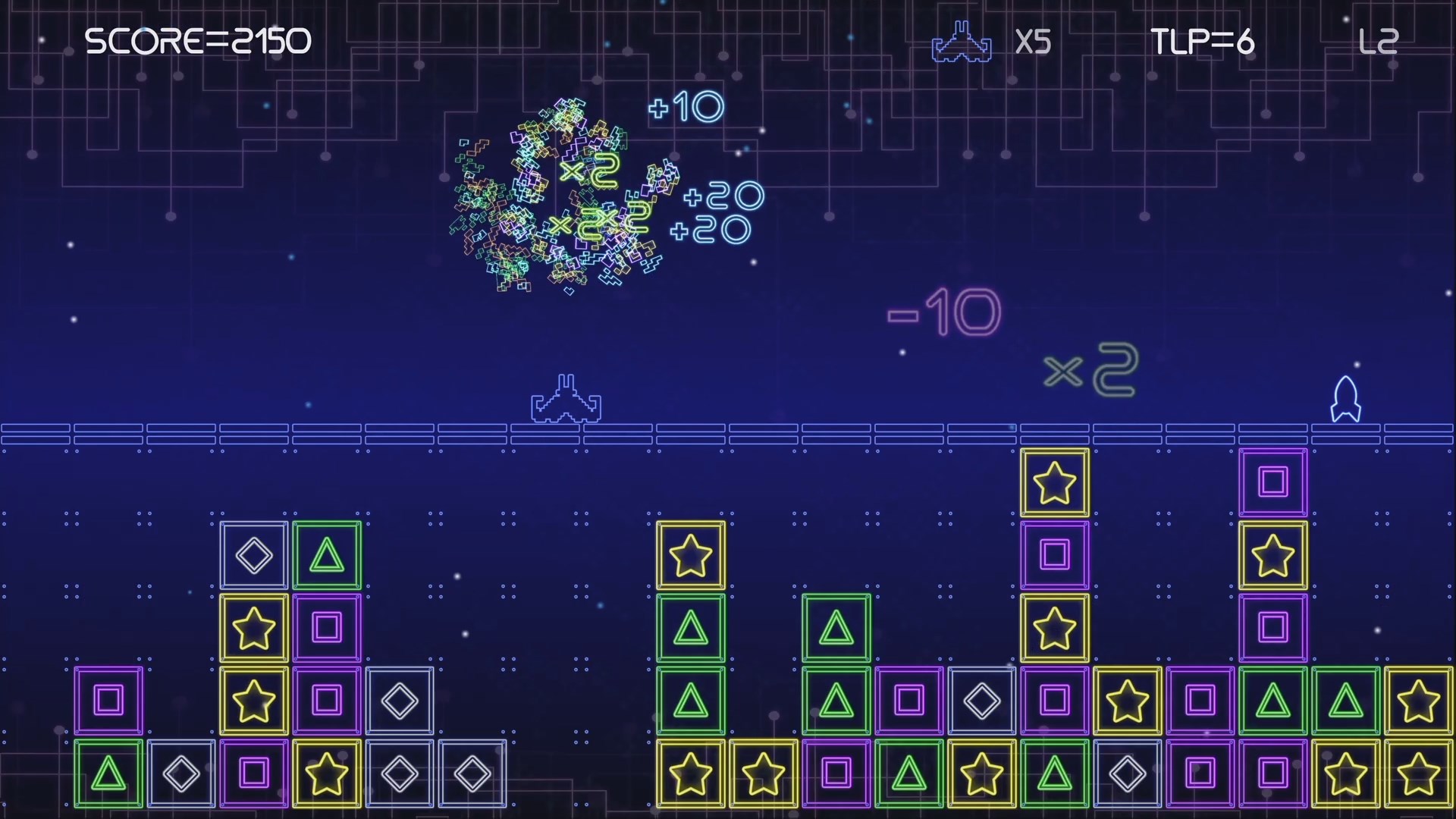The image size is (1456, 819).
Task: Select the green triangle block beside the white diamond
Action: [326, 554]
